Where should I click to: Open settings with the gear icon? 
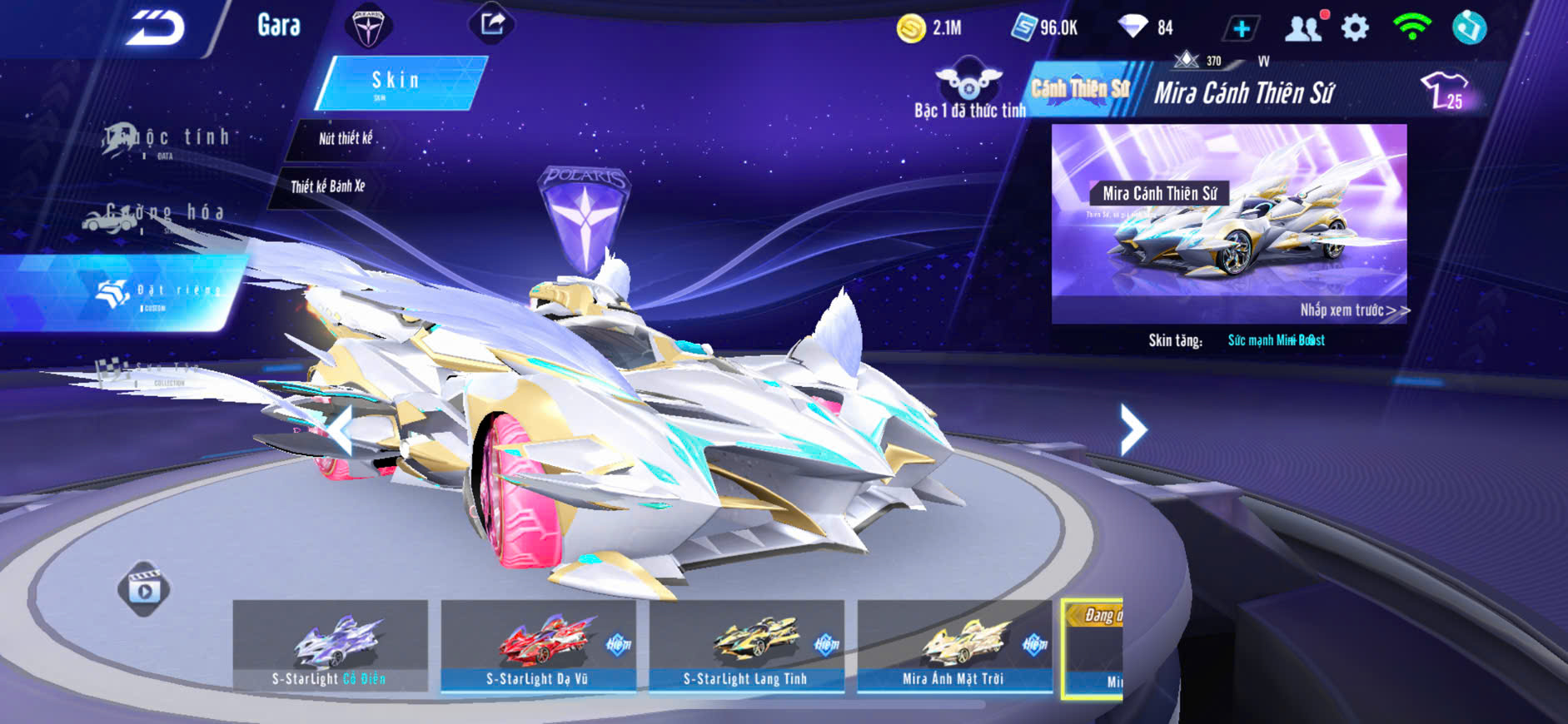(1355, 28)
